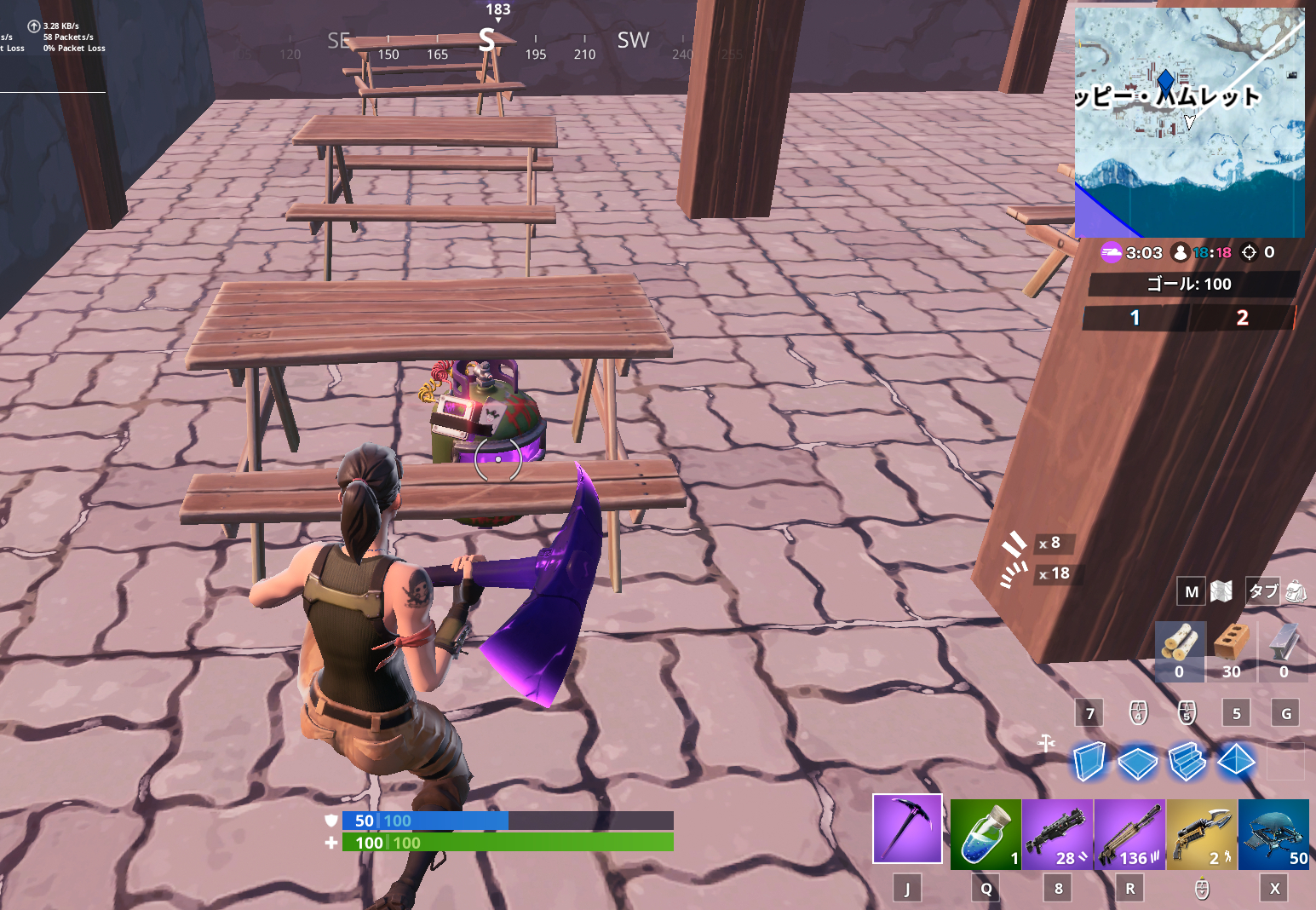Screen dimensions: 1316x910
Task: Select the wall building piece
Action: (x=1088, y=761)
